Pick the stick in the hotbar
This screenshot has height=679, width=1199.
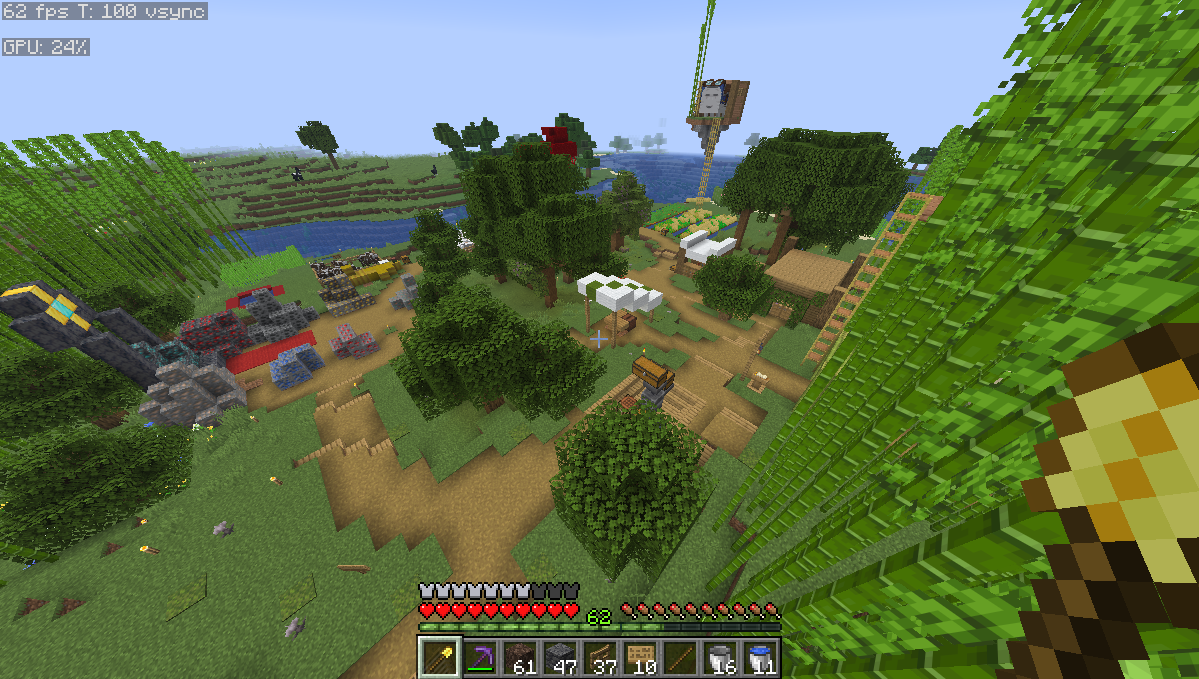680,657
